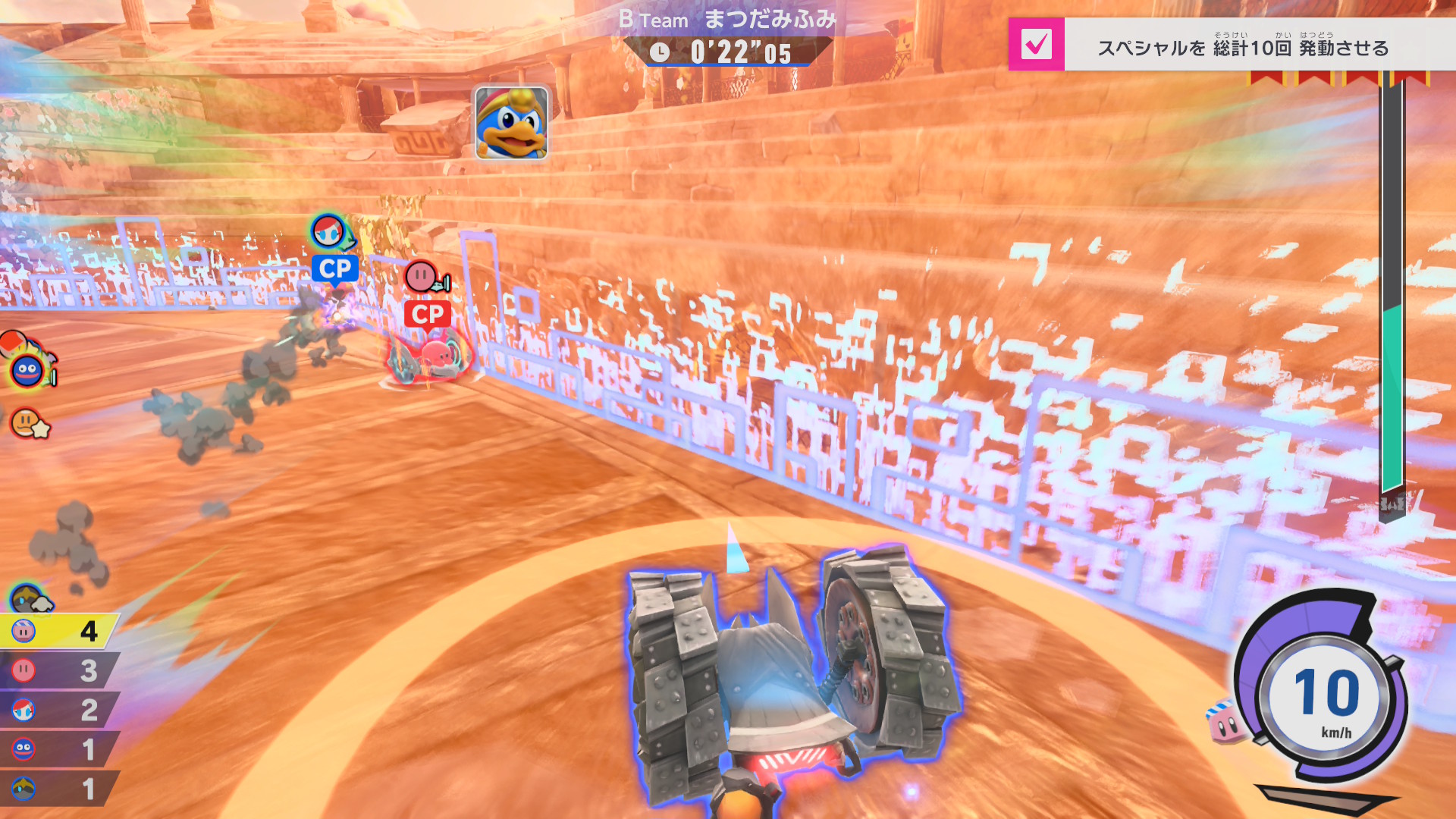Viewport: 1456px width, 819px height.
Task: Select the yellow scoreboard row with 4
Action: (x=58, y=631)
